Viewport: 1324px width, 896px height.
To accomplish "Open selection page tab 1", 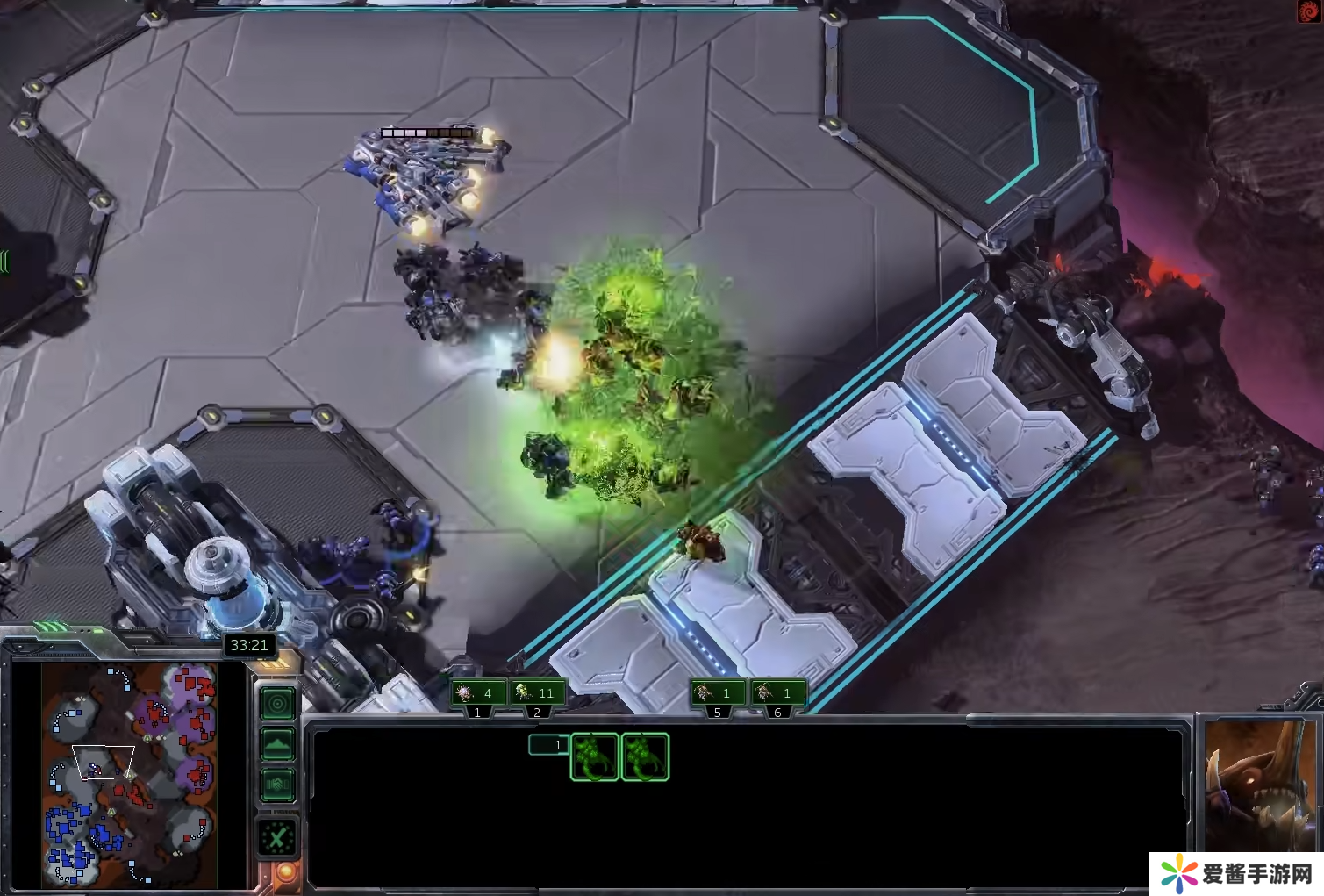I will pyautogui.click(x=547, y=745).
